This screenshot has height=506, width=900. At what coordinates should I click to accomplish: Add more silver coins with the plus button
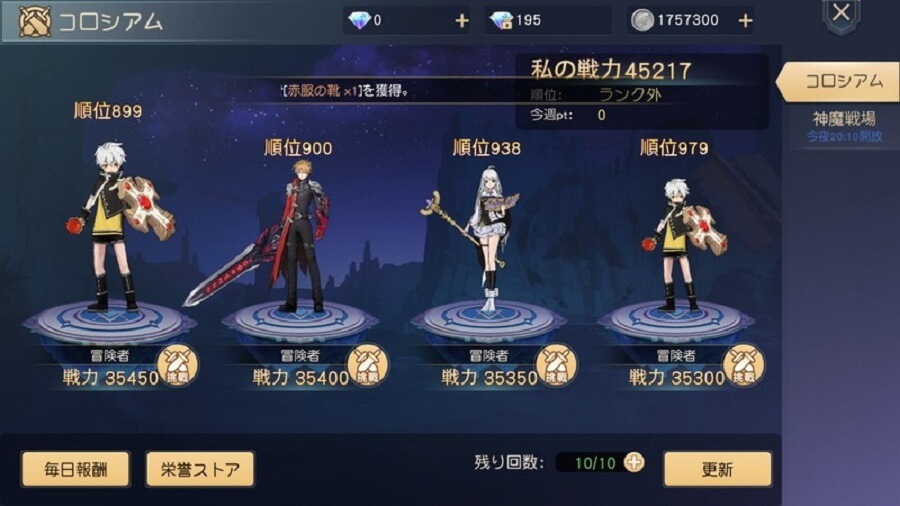click(745, 21)
